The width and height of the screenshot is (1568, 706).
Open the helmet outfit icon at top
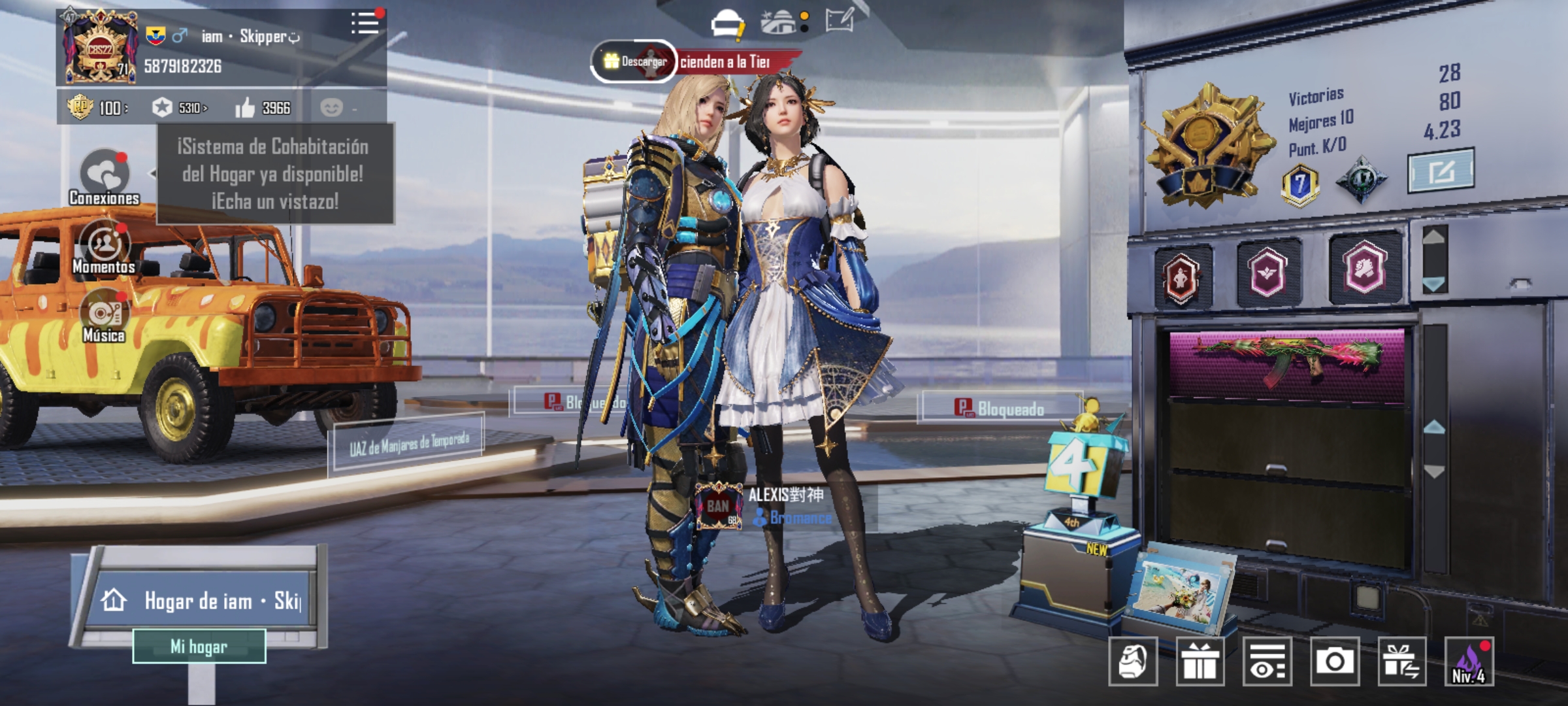(727, 24)
